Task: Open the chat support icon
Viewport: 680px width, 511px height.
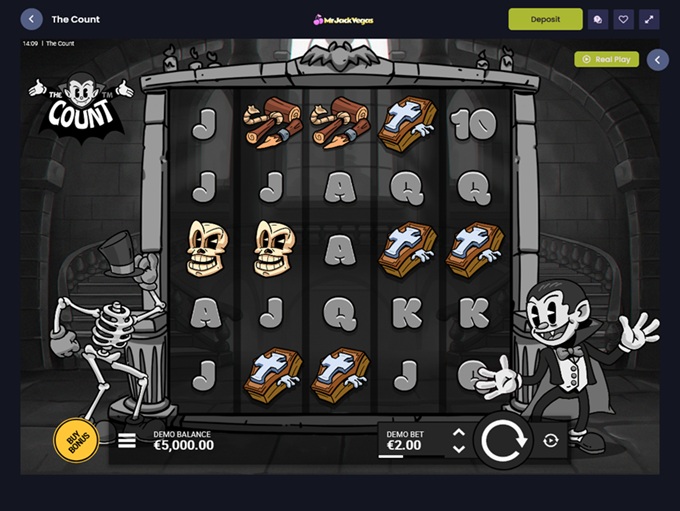Action: coord(598,19)
